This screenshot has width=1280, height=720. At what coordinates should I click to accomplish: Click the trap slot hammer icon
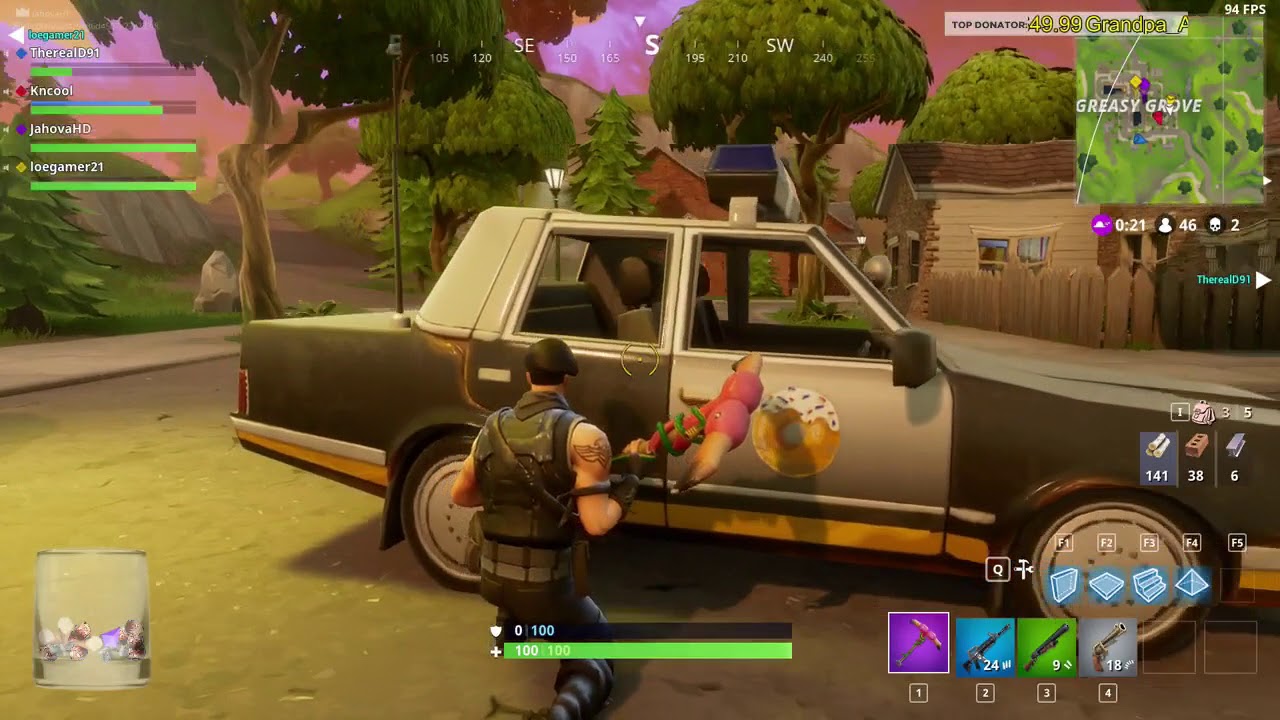click(x=1023, y=569)
